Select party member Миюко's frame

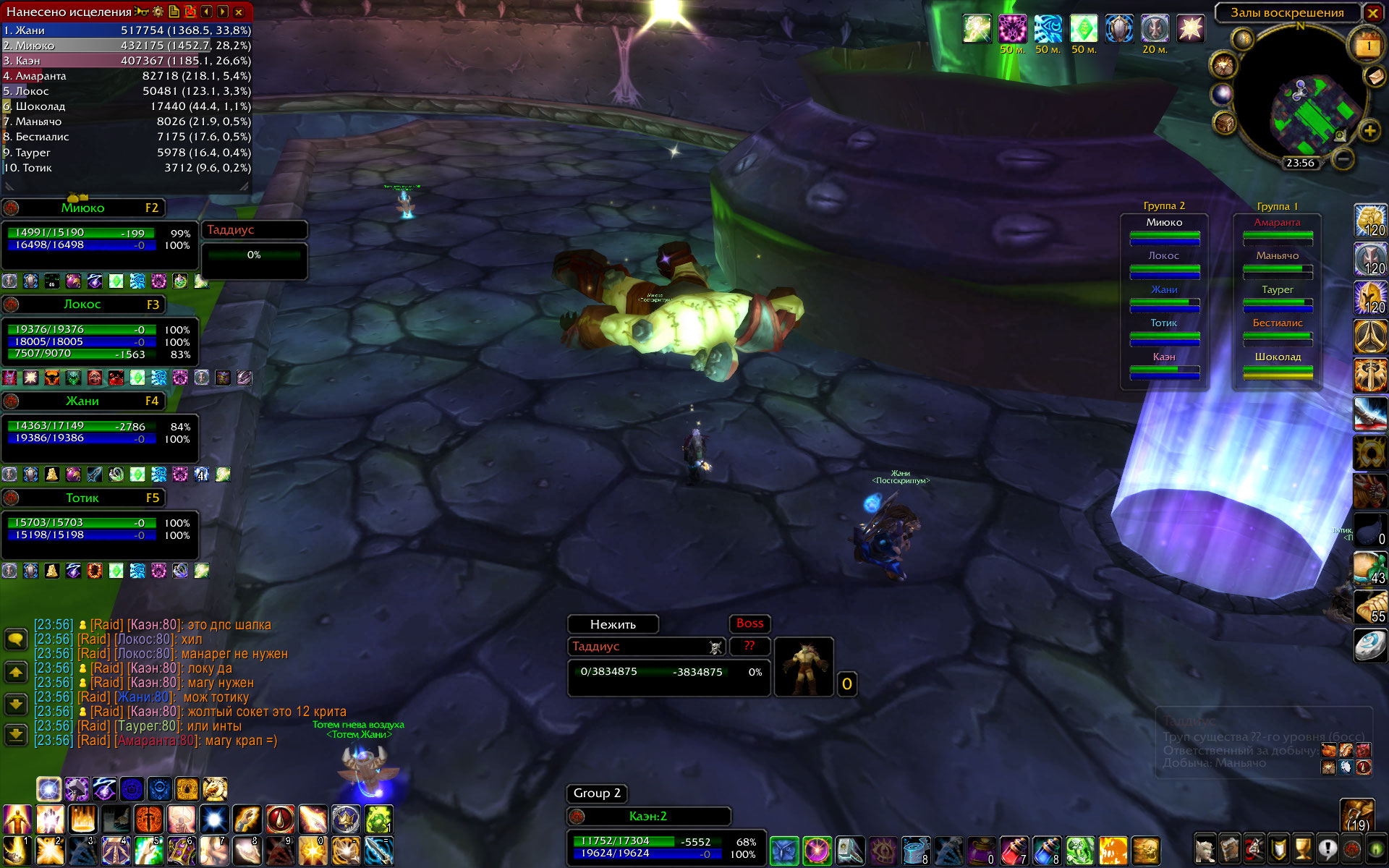tap(83, 208)
